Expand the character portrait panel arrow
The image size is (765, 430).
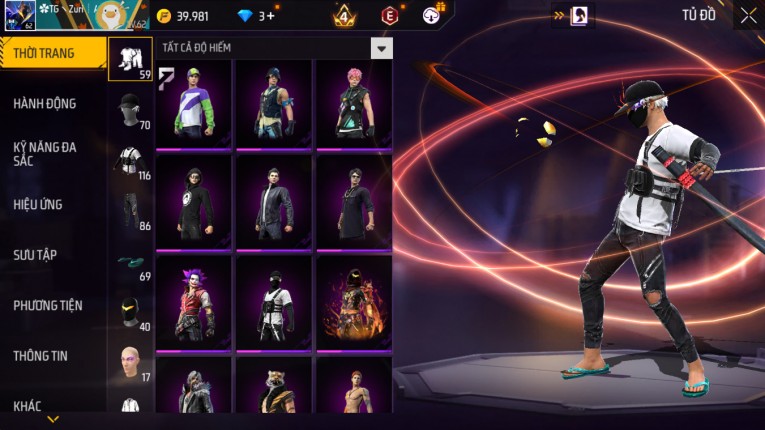[561, 15]
